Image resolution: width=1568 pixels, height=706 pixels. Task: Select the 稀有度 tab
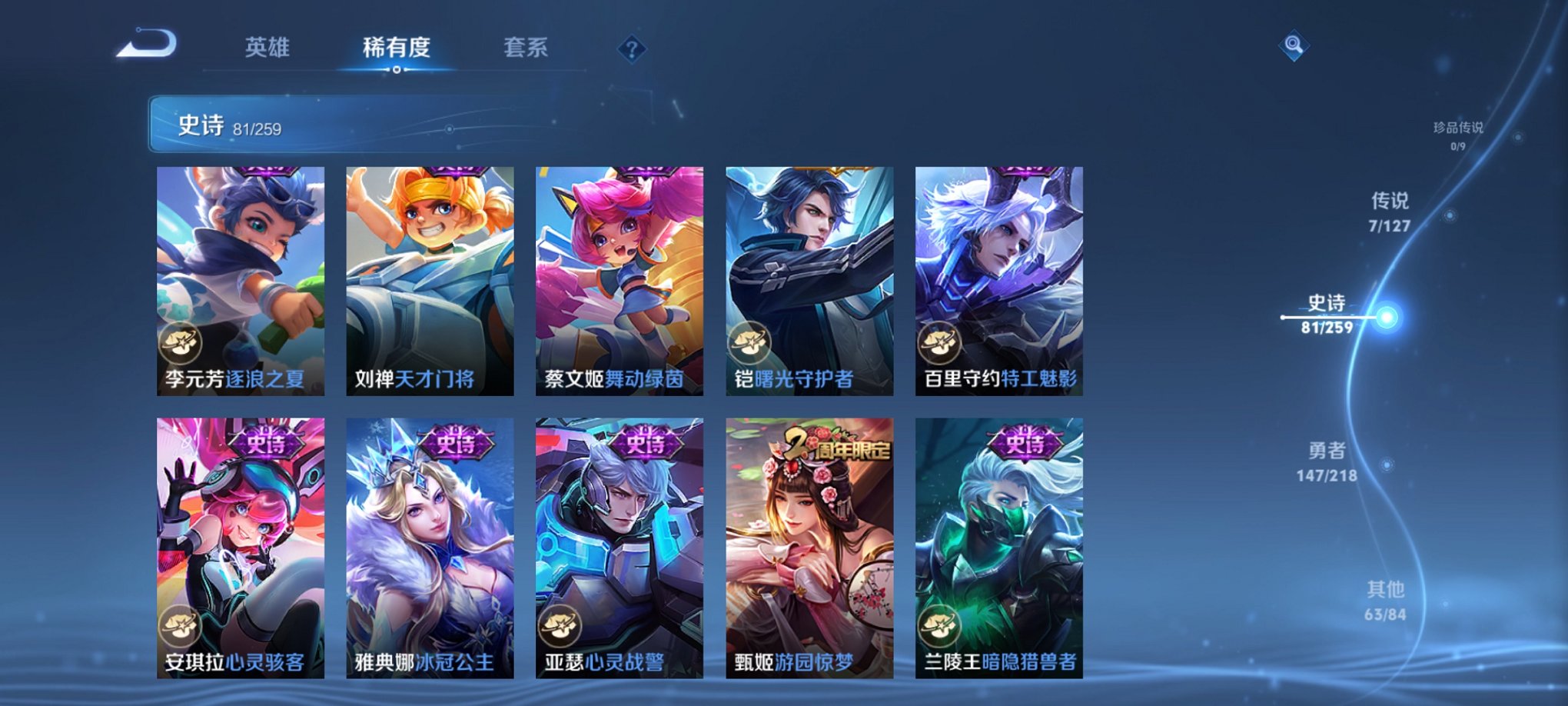[396, 48]
